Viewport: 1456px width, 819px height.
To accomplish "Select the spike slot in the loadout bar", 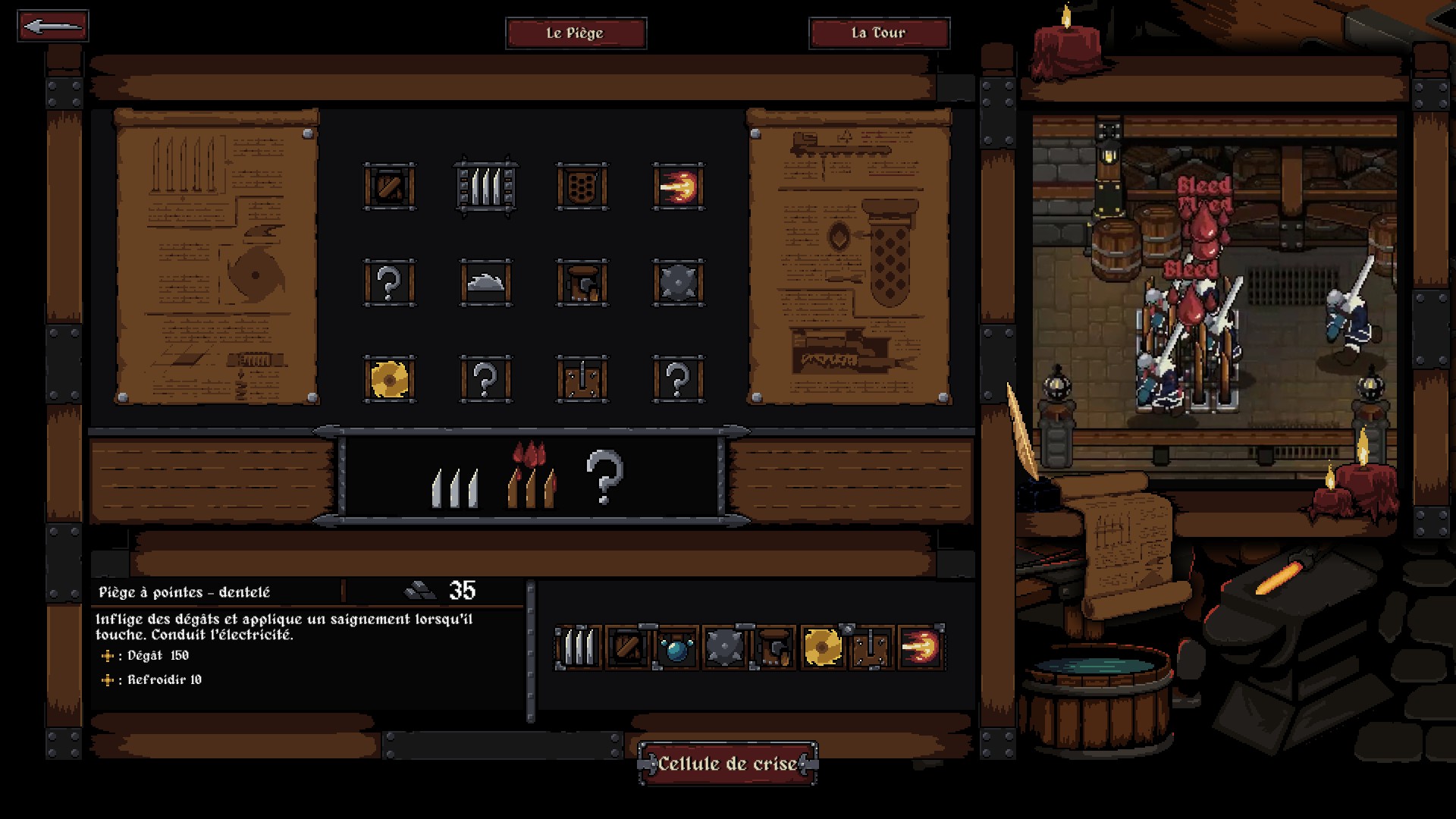I will (579, 648).
